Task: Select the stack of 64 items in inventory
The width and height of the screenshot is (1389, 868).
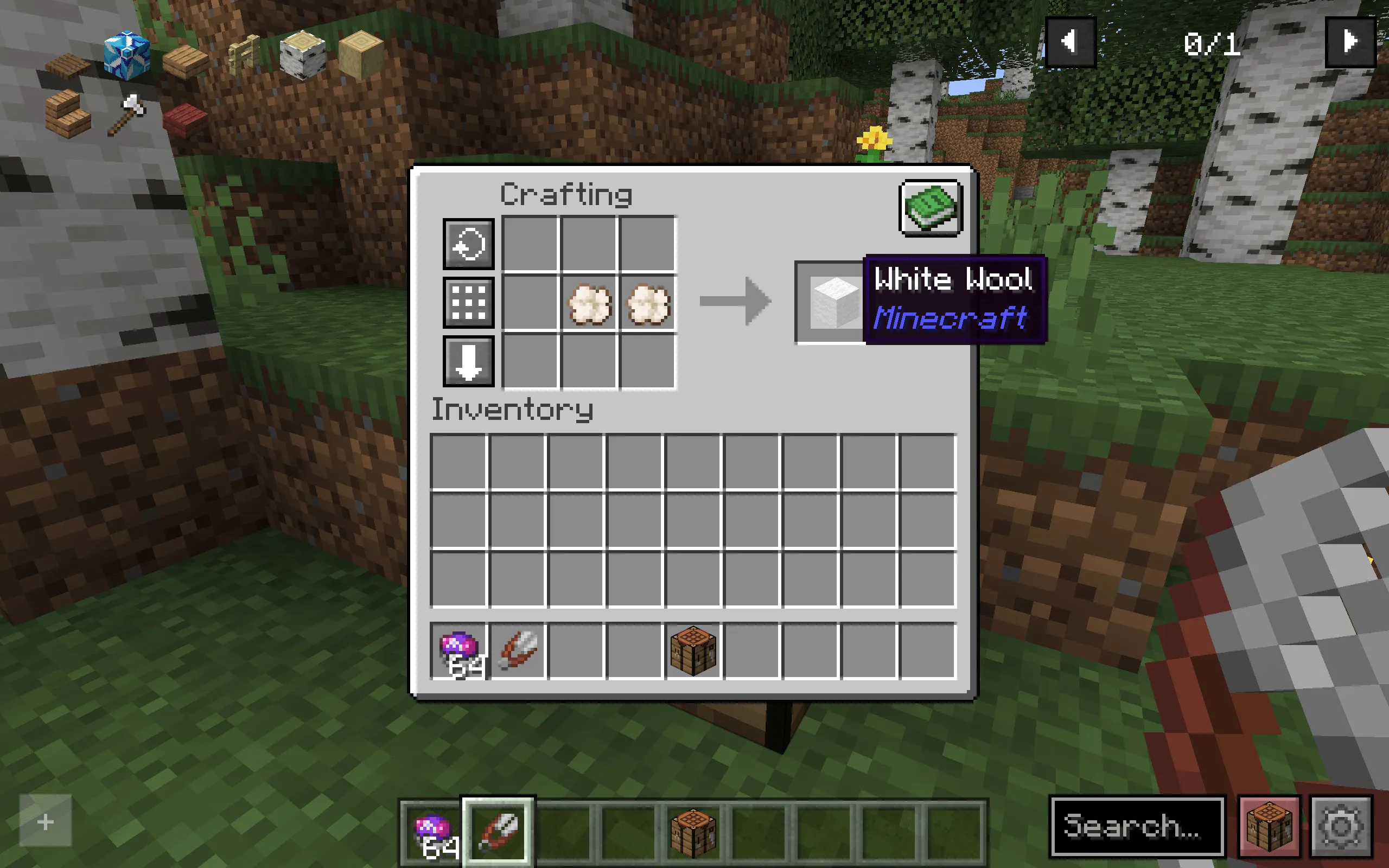Action: pyautogui.click(x=459, y=649)
